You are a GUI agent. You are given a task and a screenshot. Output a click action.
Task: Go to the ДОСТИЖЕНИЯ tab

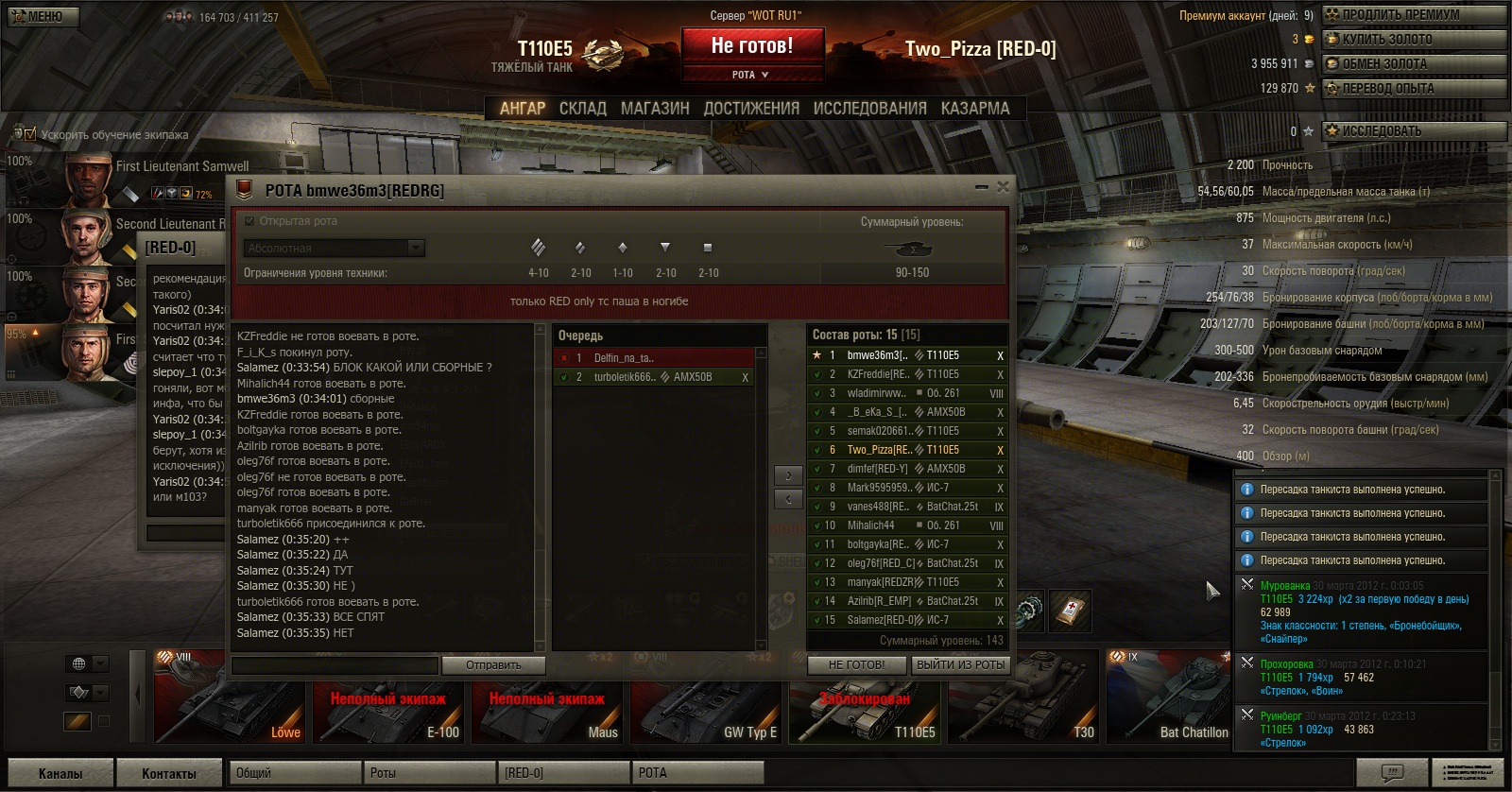point(751,109)
